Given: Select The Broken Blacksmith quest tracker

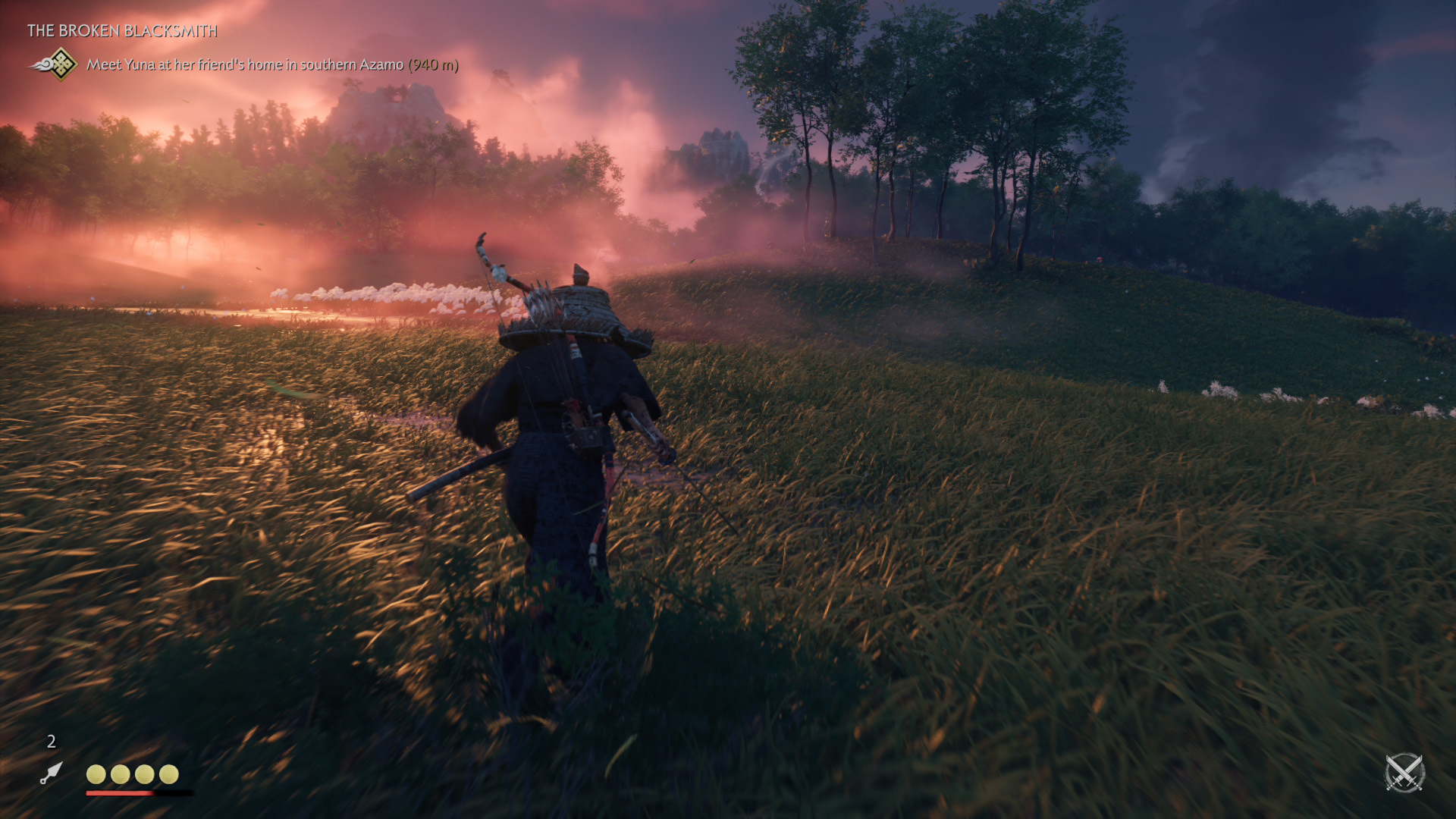Looking at the screenshot, I should click(x=122, y=31).
